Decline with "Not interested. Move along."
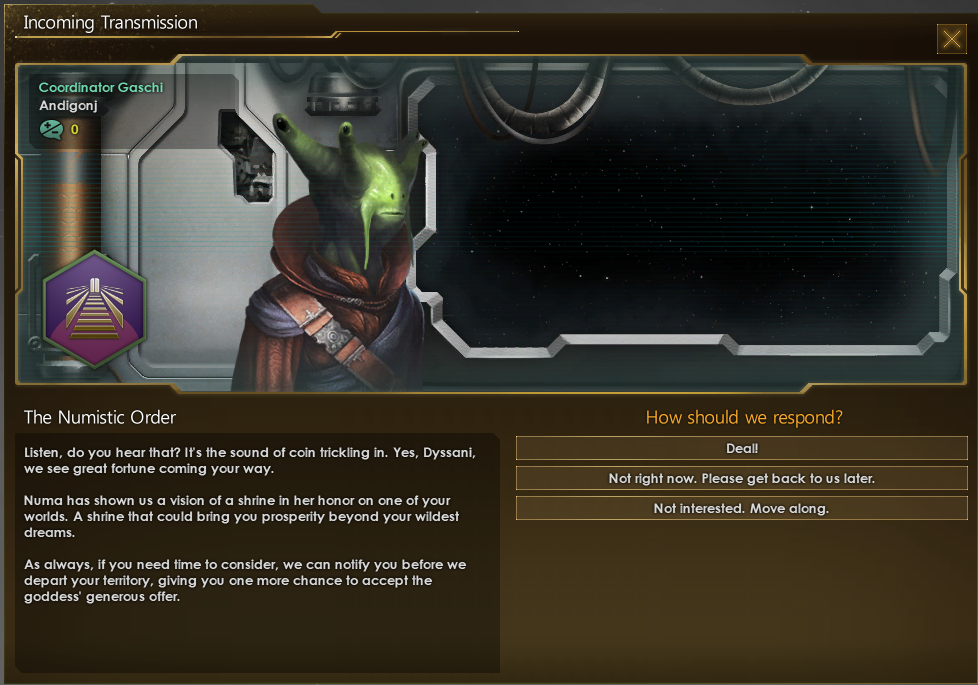 click(x=741, y=508)
